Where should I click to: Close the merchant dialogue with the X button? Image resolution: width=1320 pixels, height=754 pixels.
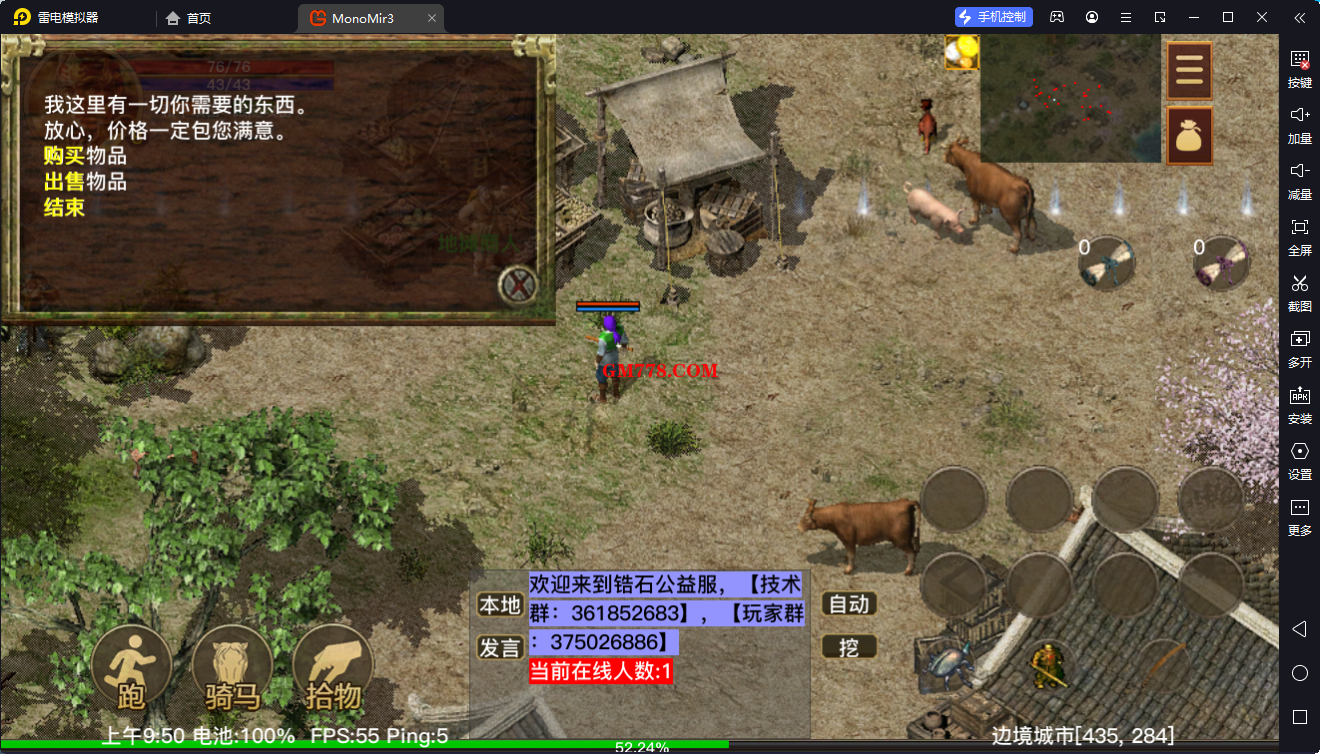point(518,286)
